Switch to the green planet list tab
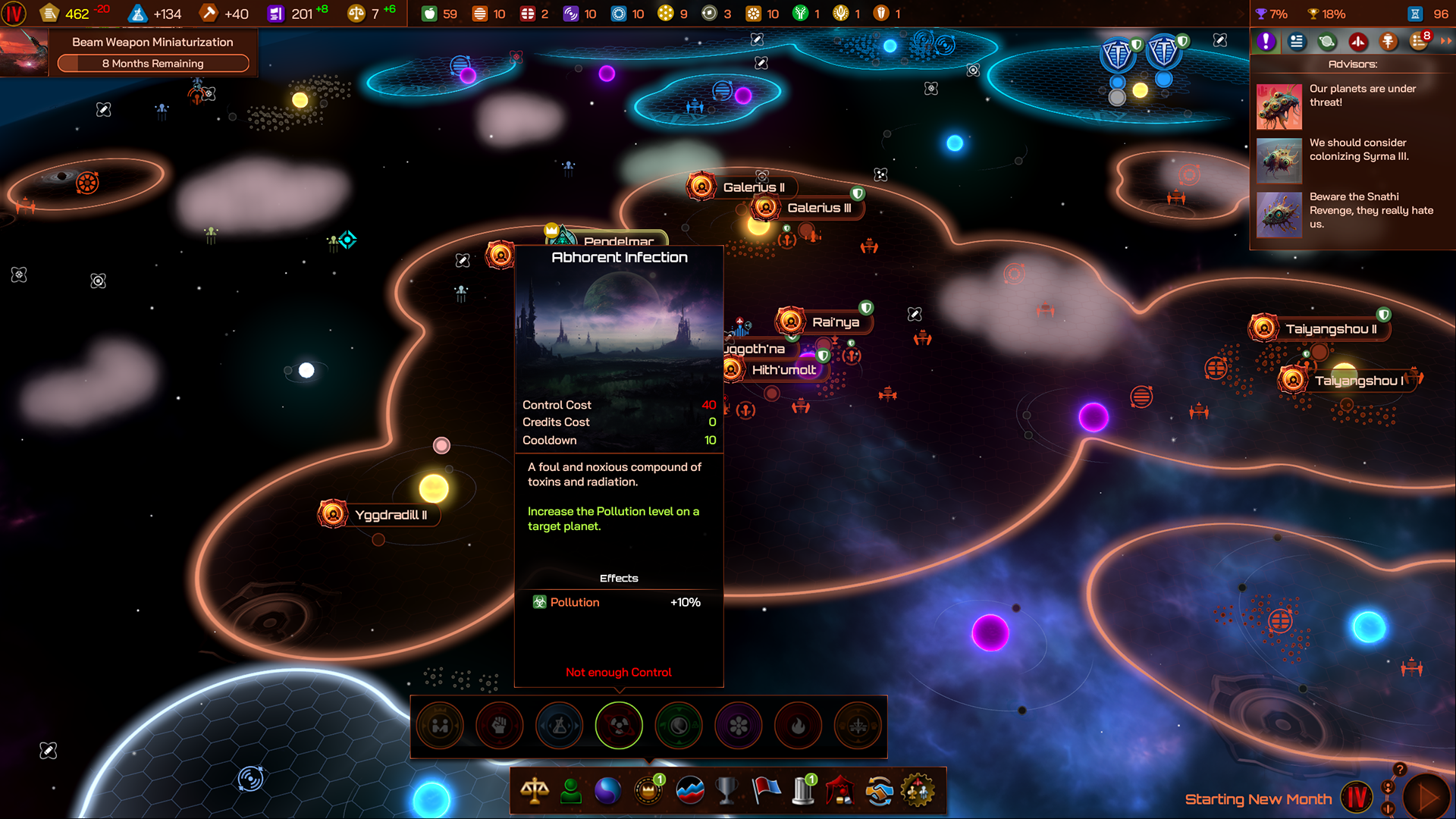 click(1327, 42)
